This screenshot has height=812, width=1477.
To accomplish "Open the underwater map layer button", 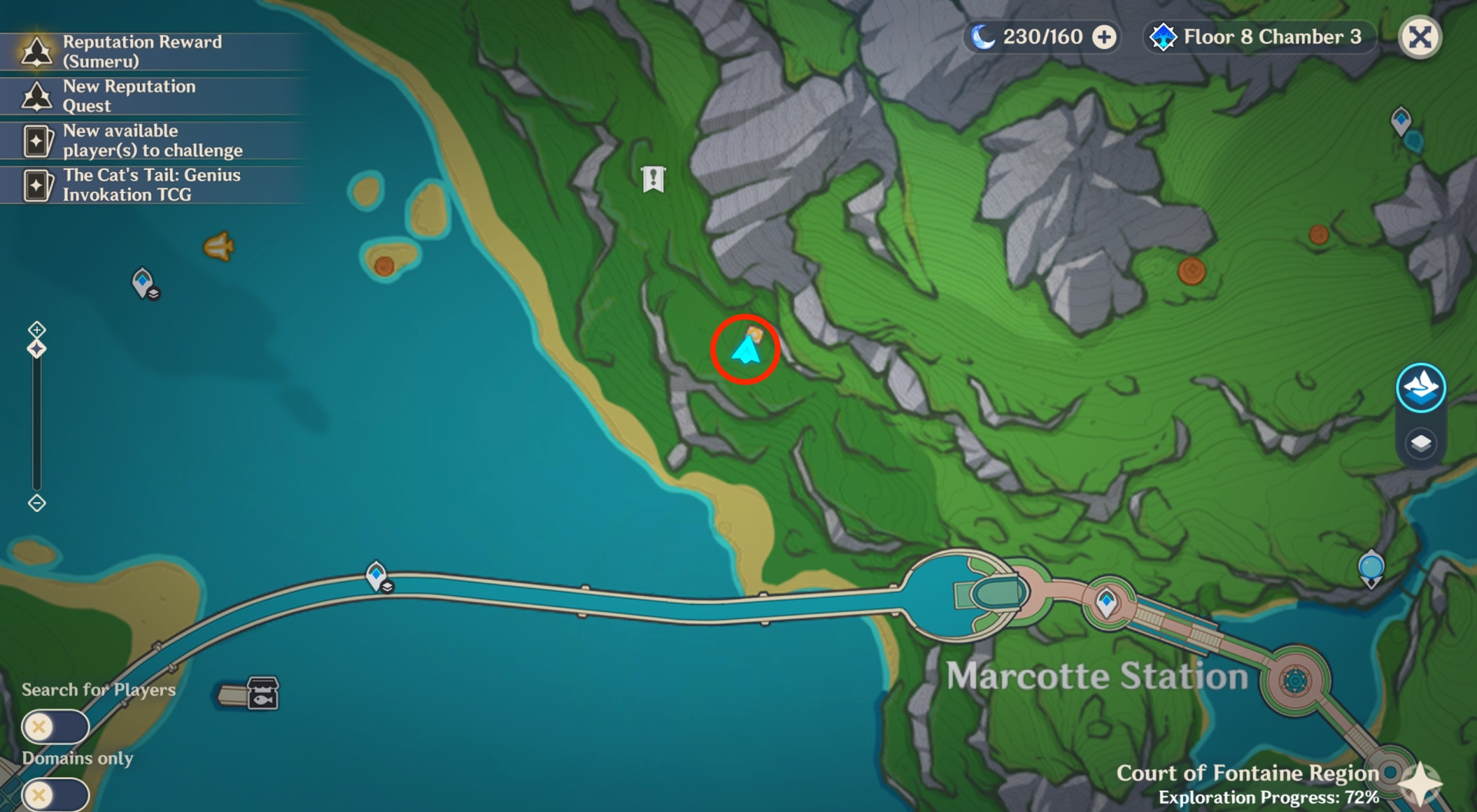I will pos(1420,388).
